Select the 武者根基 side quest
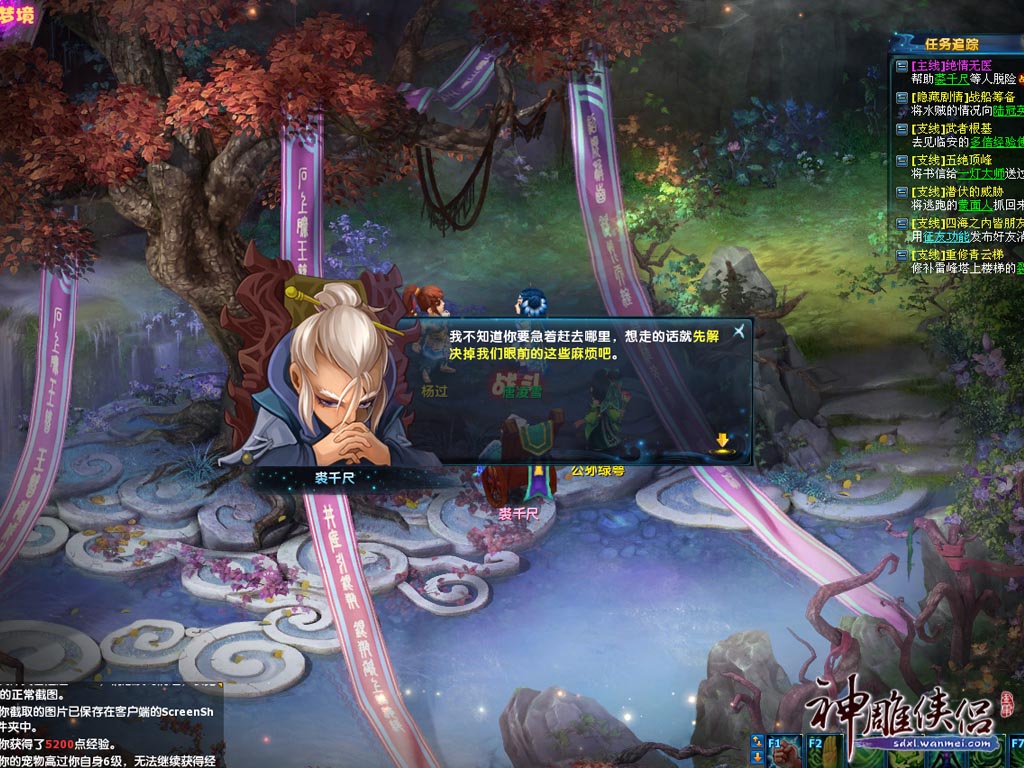This screenshot has width=1024, height=768. tap(954, 129)
